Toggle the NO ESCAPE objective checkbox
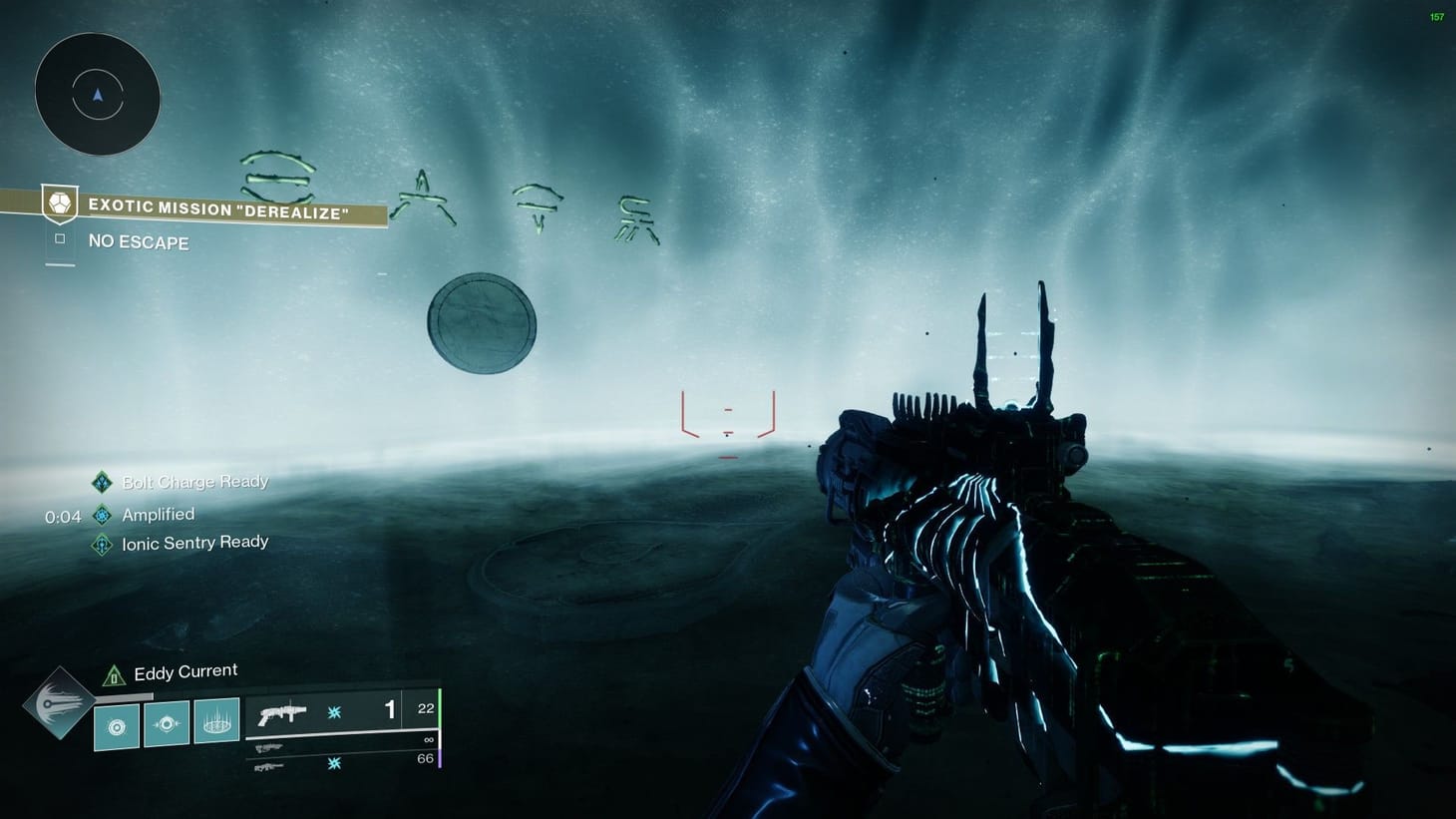The width and height of the screenshot is (1456, 819). point(60,239)
